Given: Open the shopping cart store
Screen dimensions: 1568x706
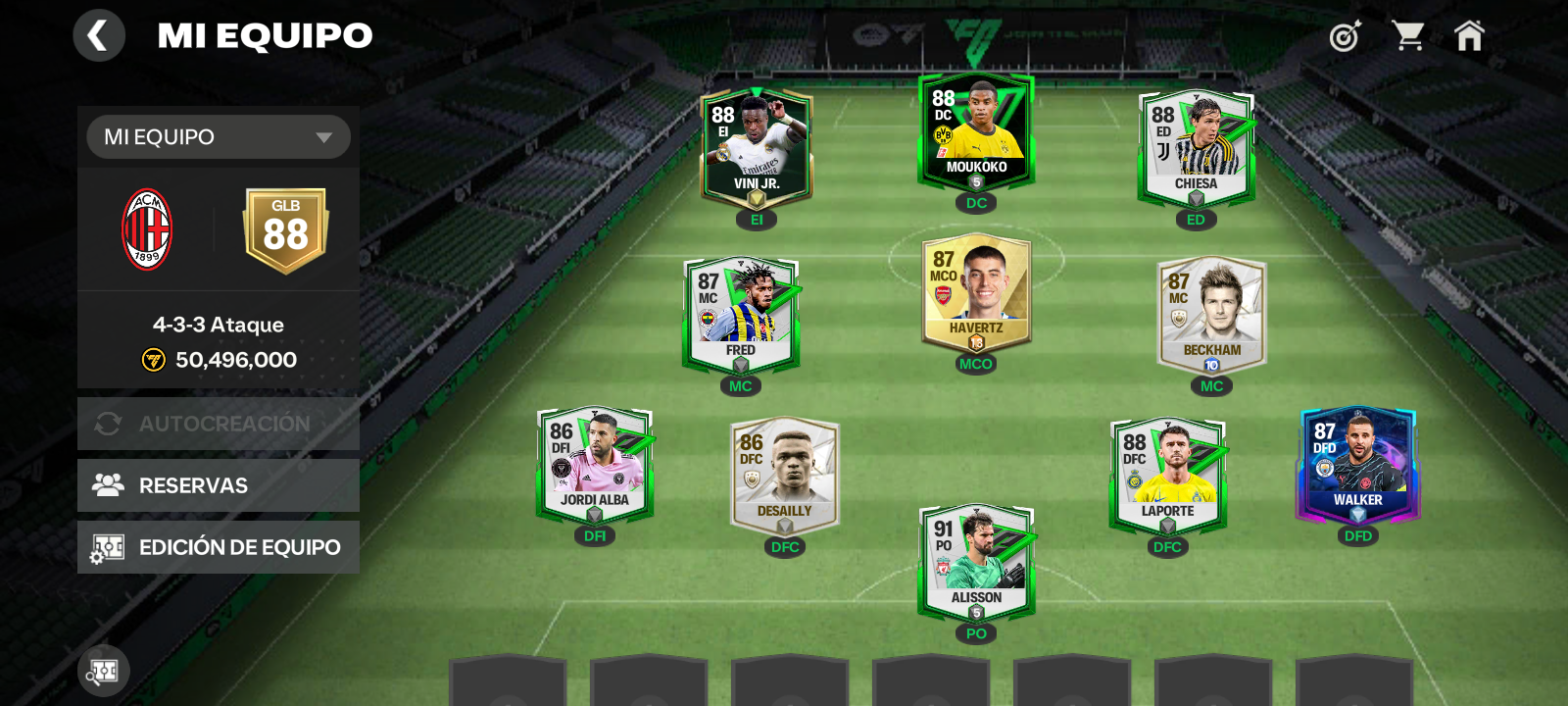Looking at the screenshot, I should coord(1408,36).
